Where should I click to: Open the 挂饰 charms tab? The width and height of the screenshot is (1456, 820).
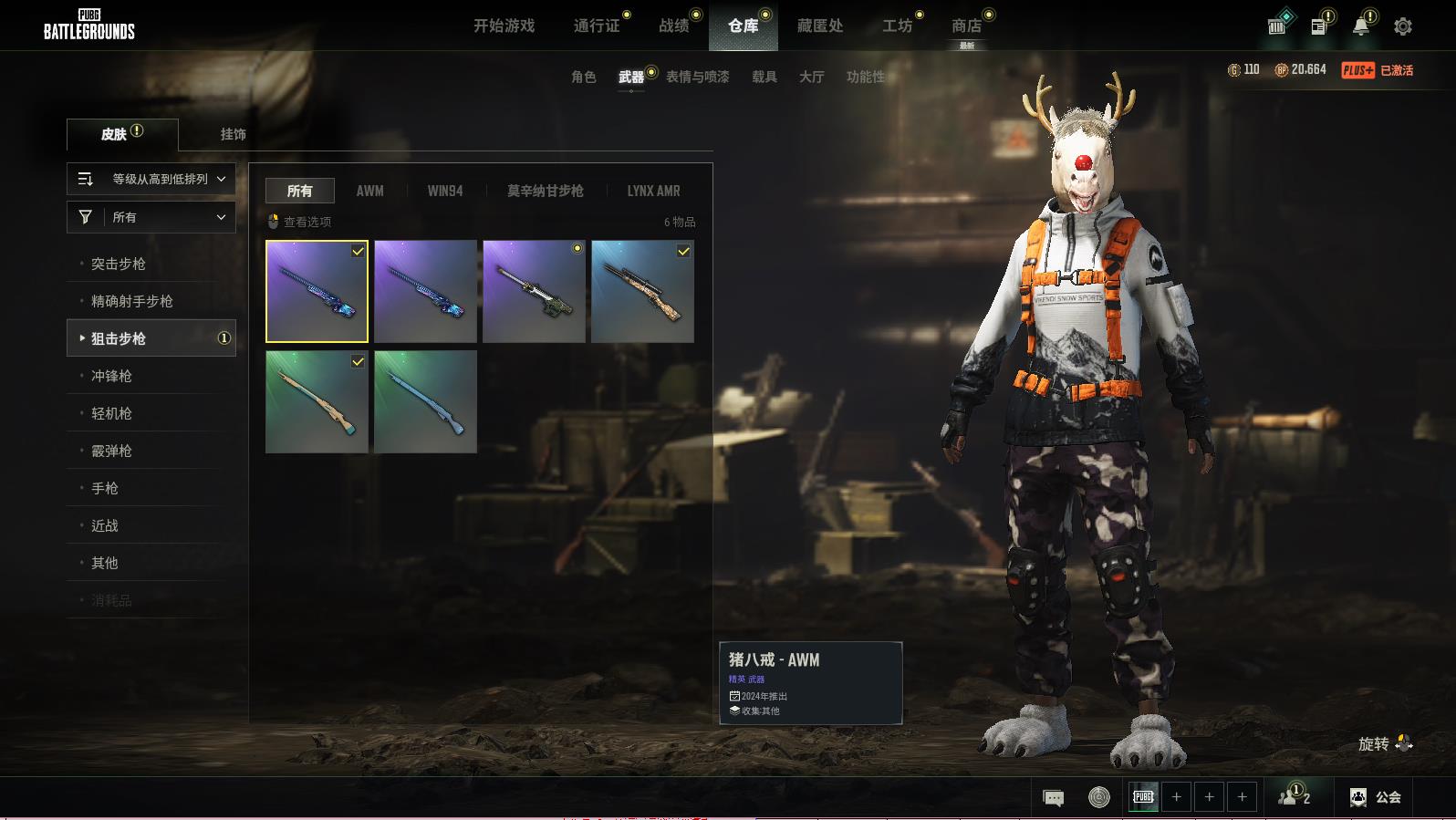pyautogui.click(x=233, y=134)
